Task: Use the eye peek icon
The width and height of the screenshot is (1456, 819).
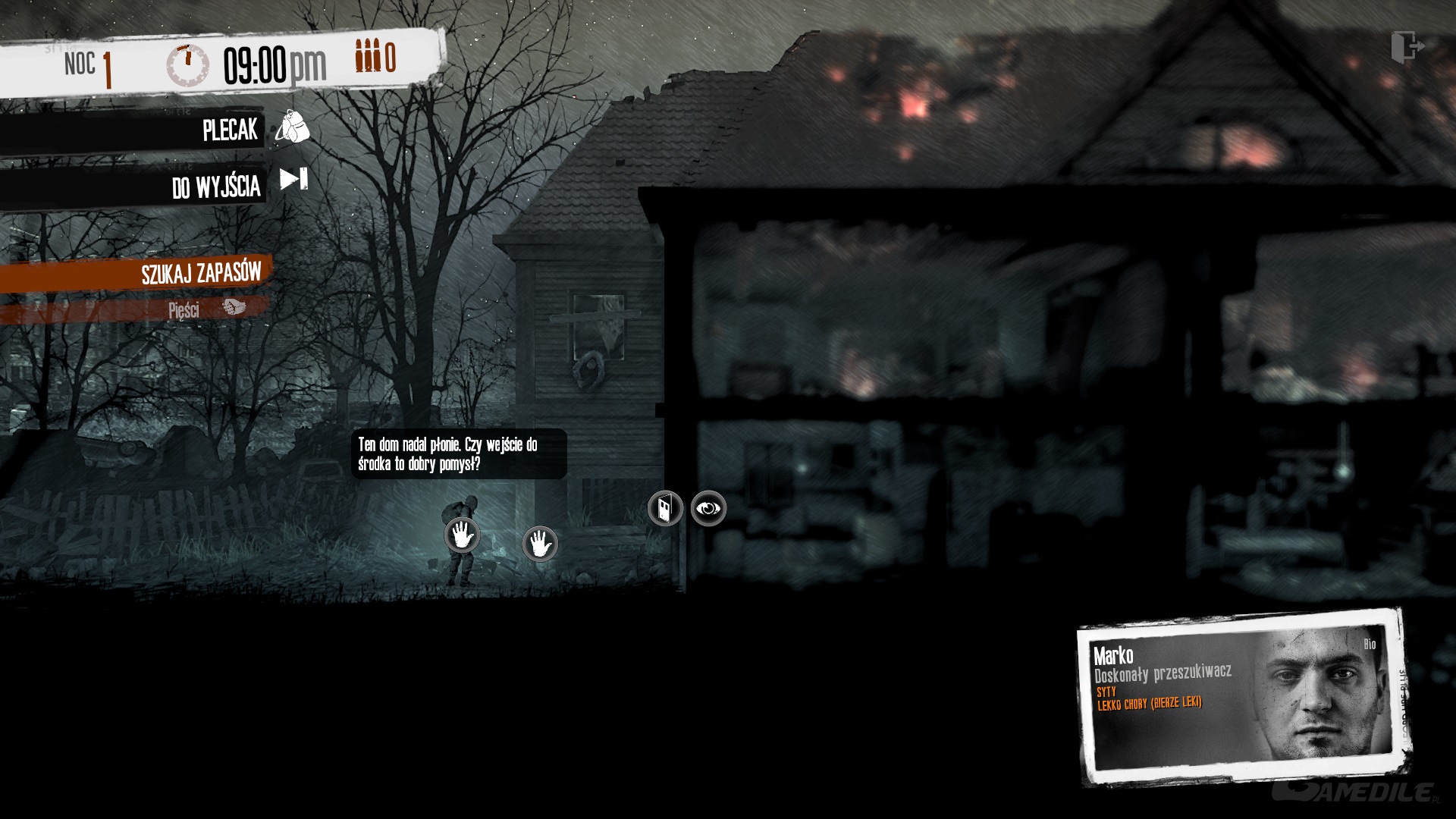Action: [708, 509]
